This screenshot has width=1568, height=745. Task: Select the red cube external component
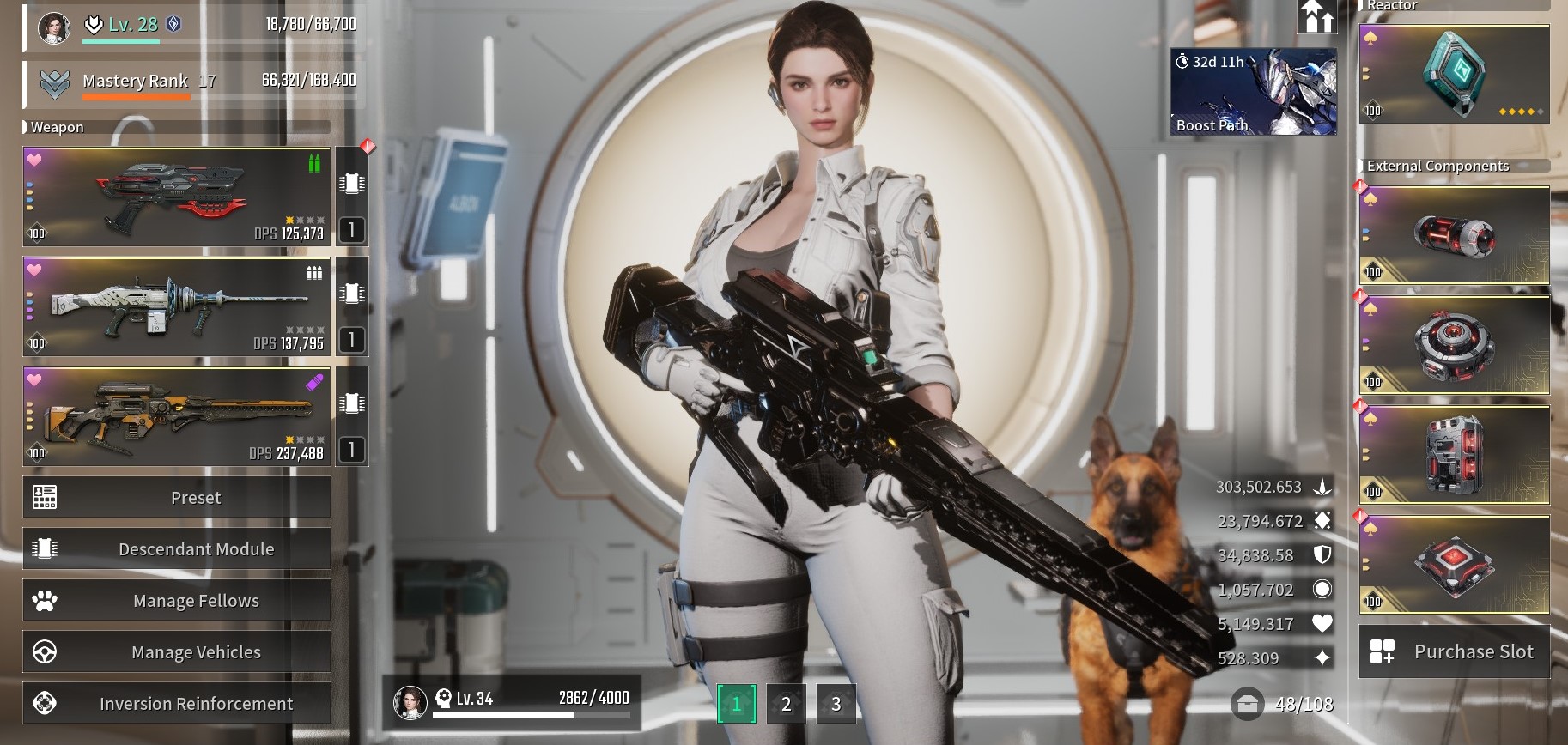point(1455,565)
